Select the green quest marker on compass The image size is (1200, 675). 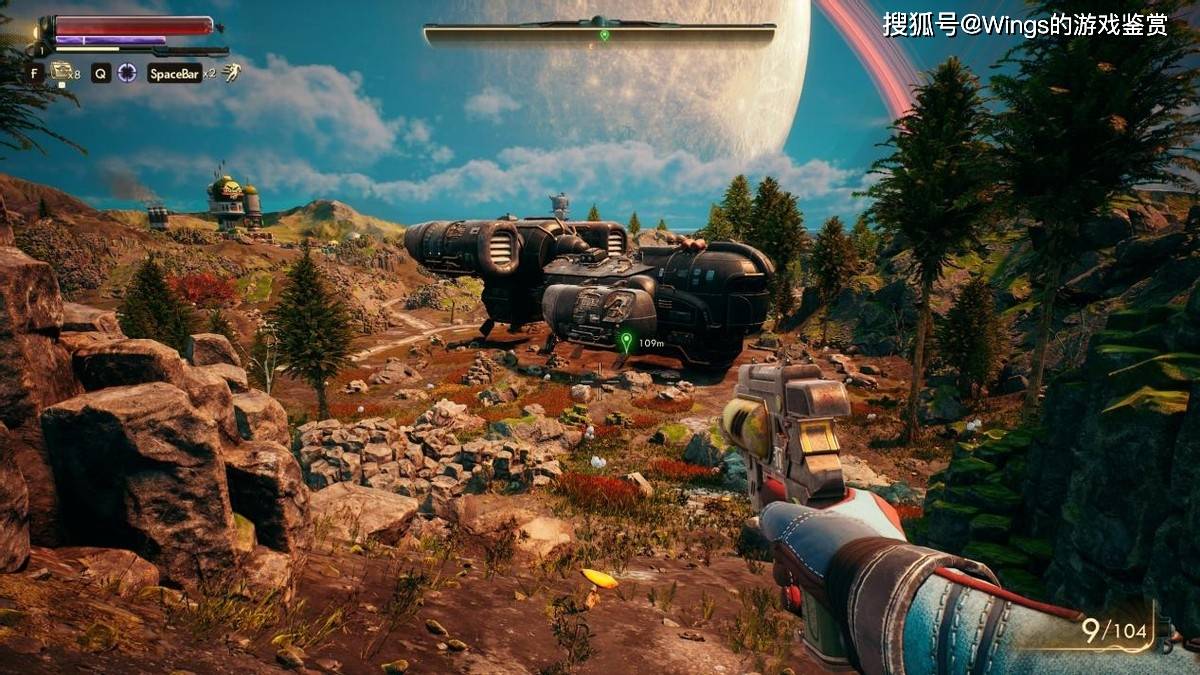[604, 35]
